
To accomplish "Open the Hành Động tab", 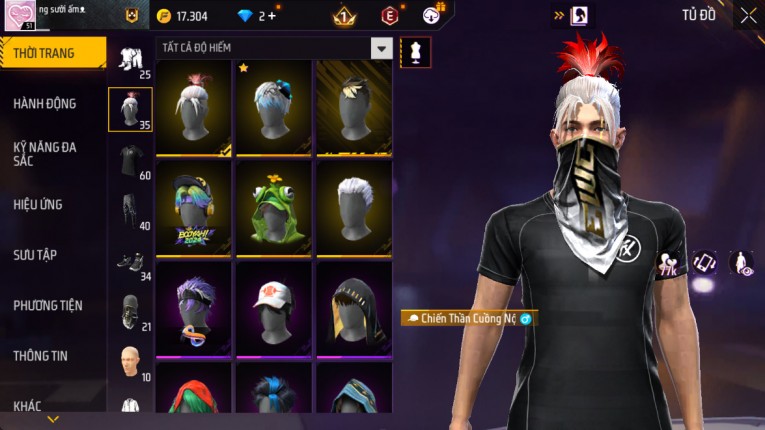I will click(x=45, y=103).
